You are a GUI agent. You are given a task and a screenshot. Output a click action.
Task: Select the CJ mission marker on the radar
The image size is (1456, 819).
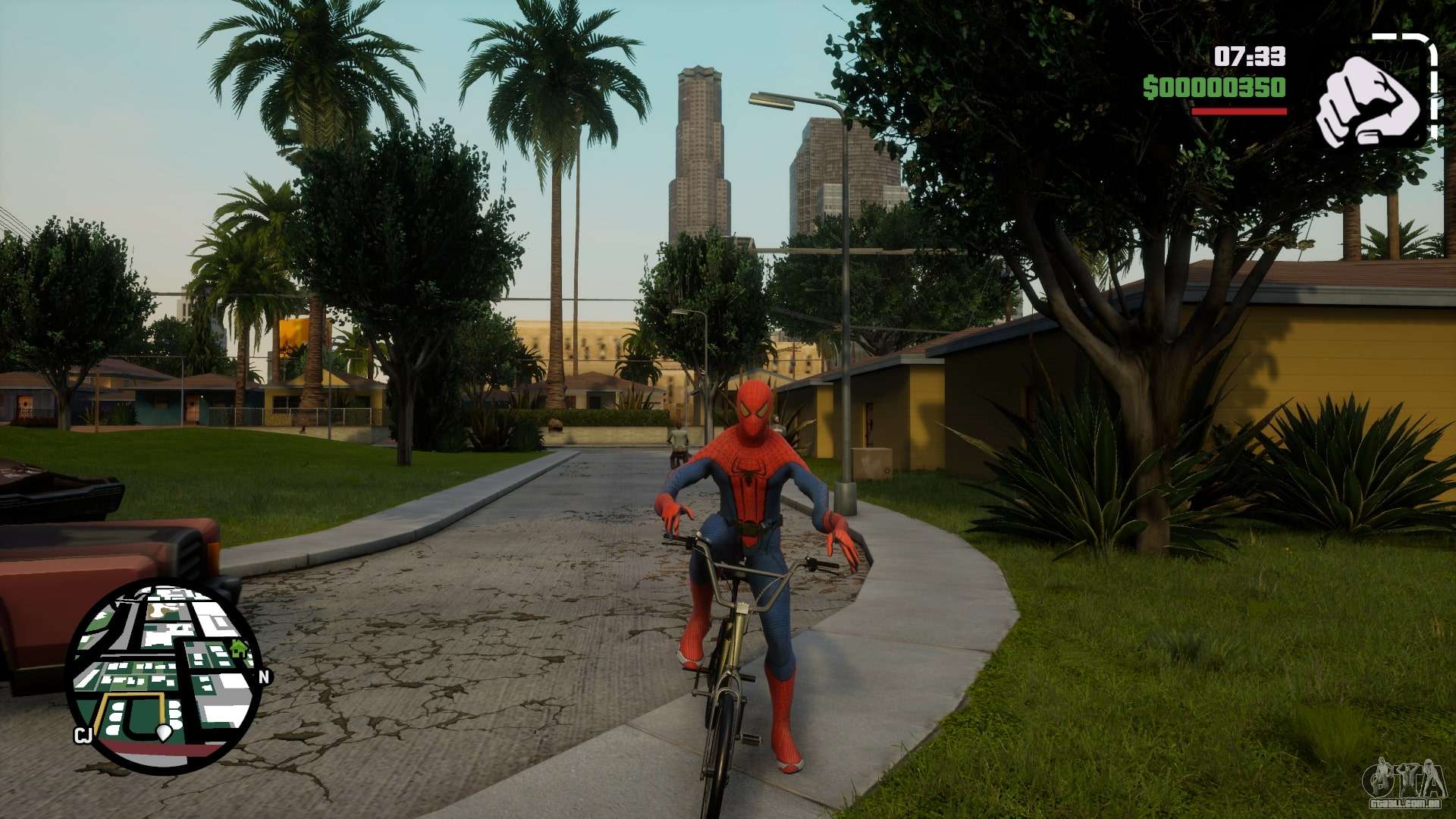83,734
